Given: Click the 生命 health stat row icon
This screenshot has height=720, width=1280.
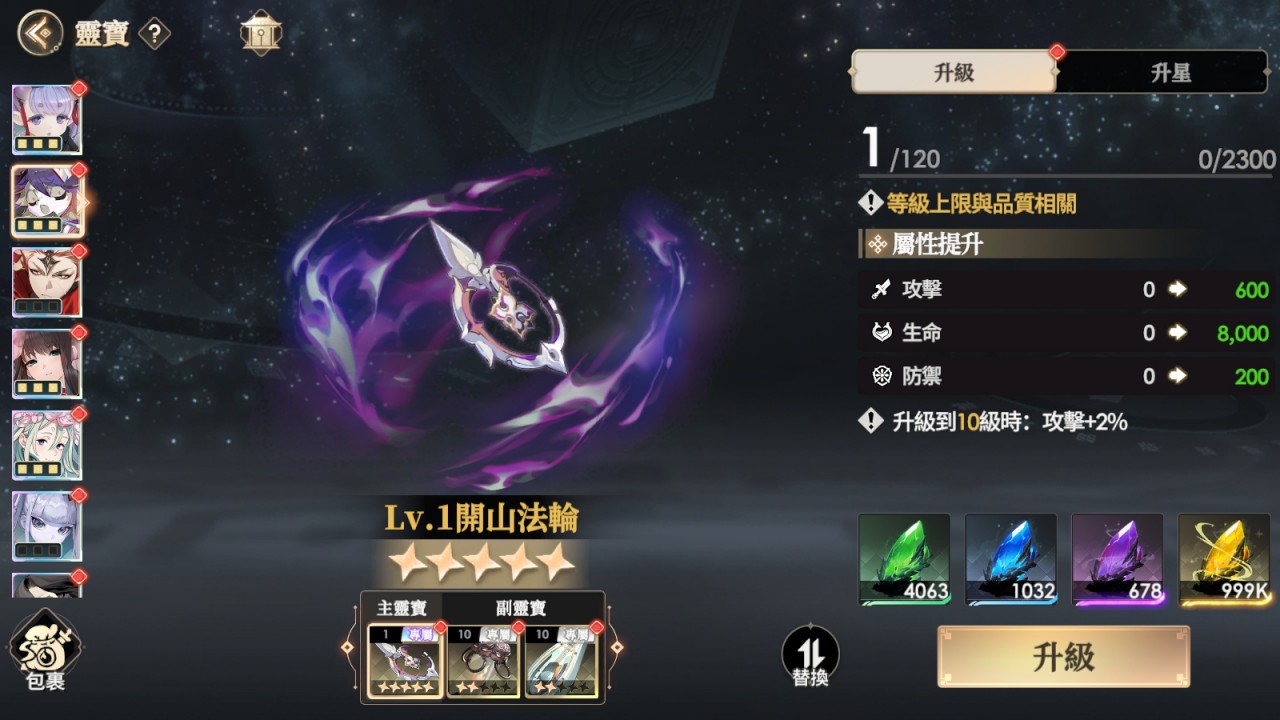Looking at the screenshot, I should (883, 333).
